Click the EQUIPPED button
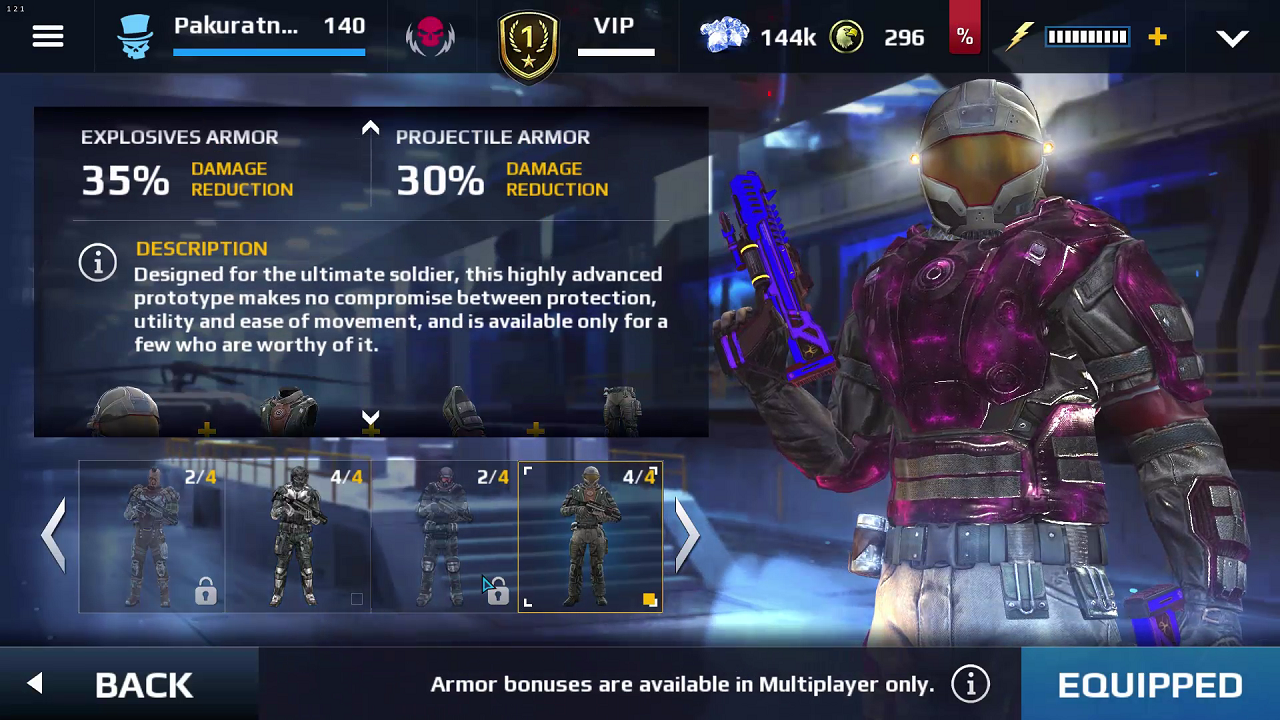Screen dimensions: 1280x720 pyautogui.click(x=1150, y=684)
